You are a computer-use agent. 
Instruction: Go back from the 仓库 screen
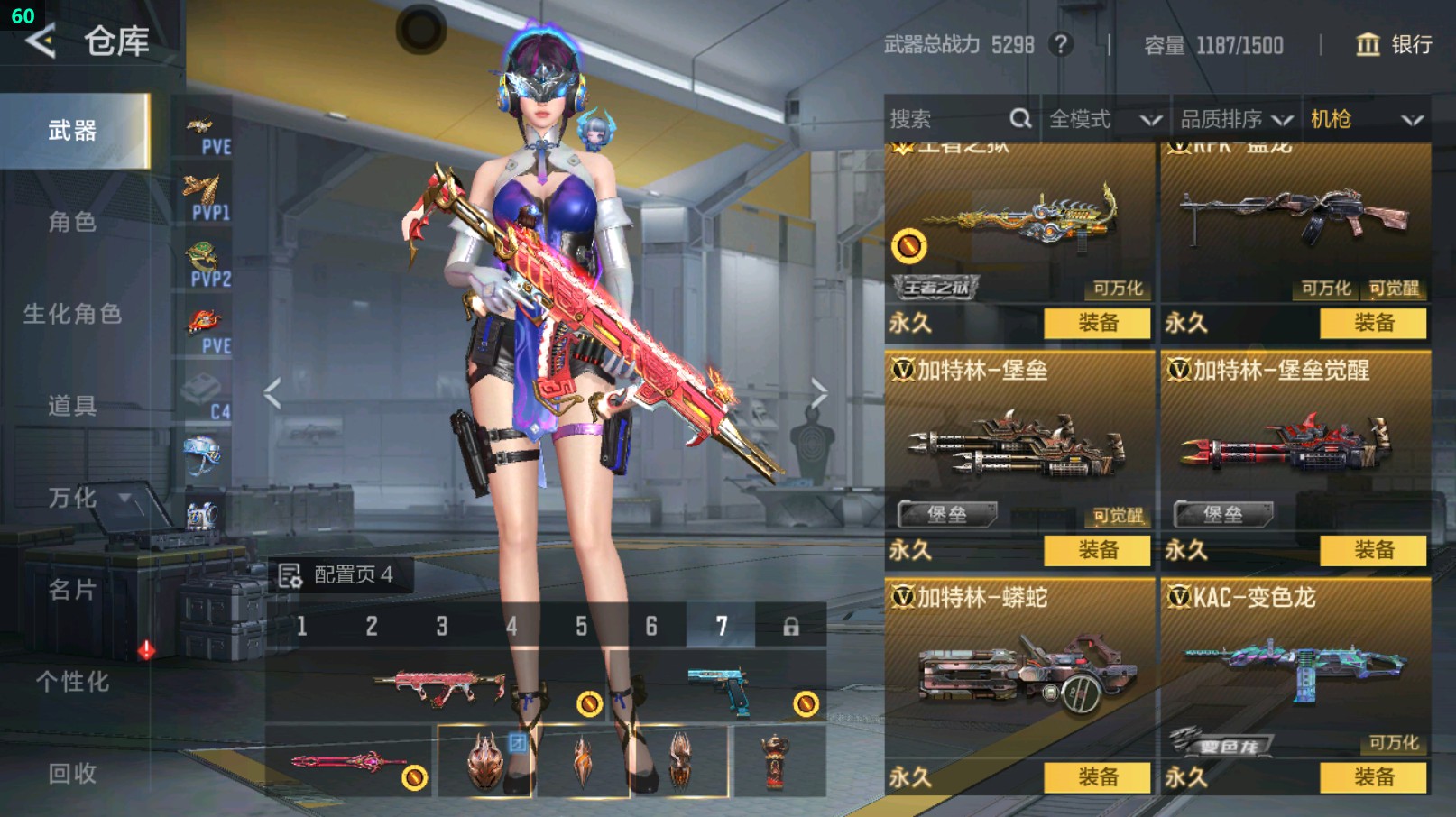pyautogui.click(x=41, y=41)
